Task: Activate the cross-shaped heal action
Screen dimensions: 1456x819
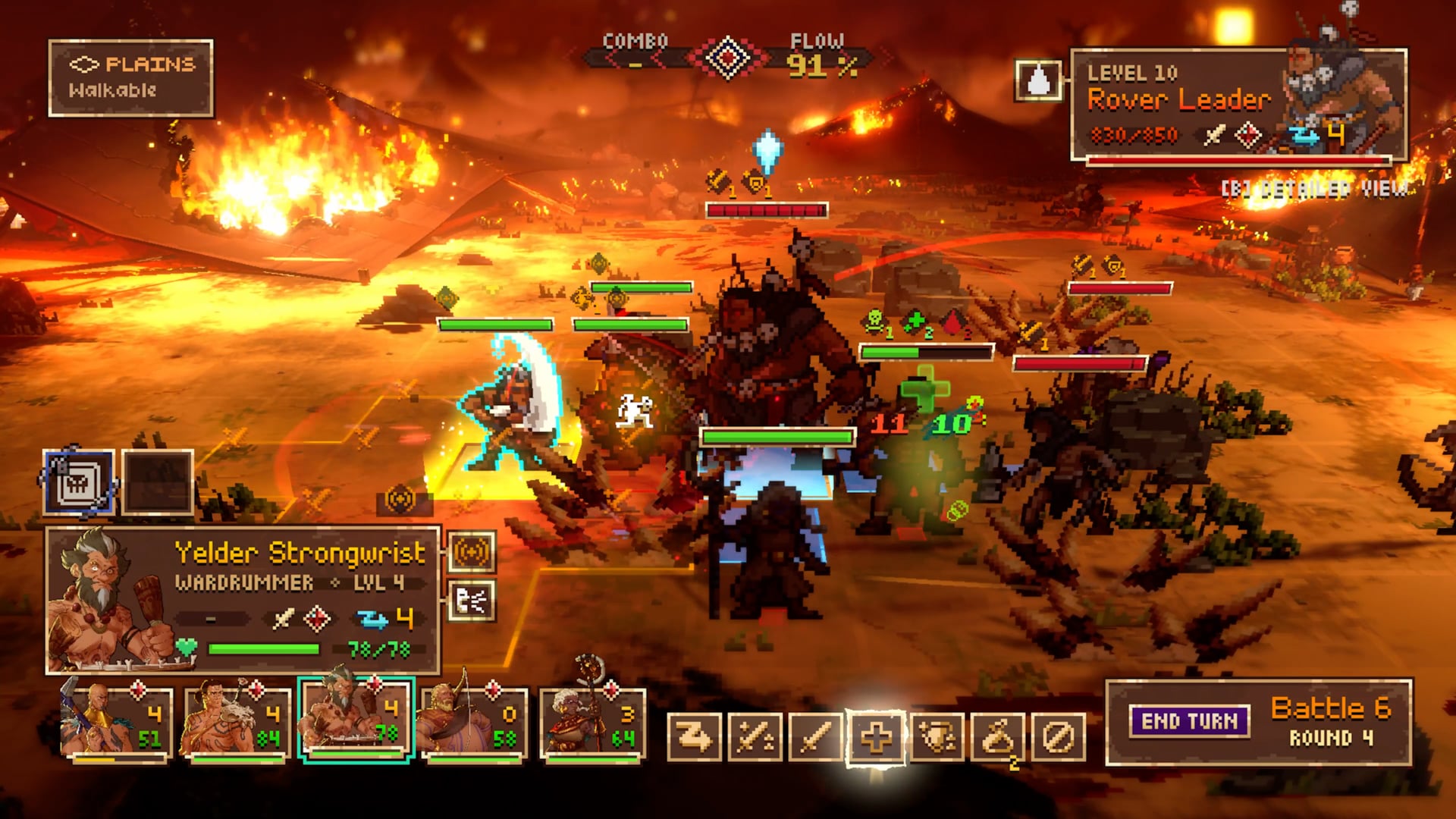Action: [x=876, y=736]
